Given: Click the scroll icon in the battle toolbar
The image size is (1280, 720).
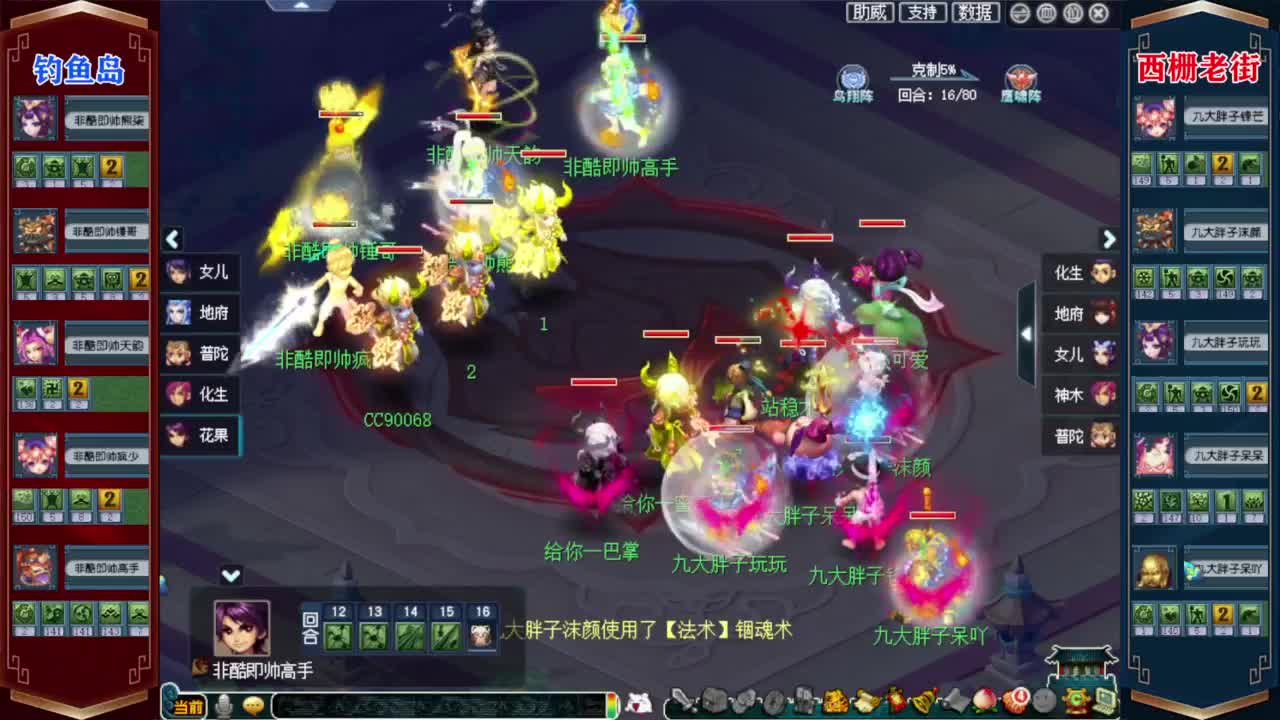Looking at the screenshot, I should tap(866, 703).
